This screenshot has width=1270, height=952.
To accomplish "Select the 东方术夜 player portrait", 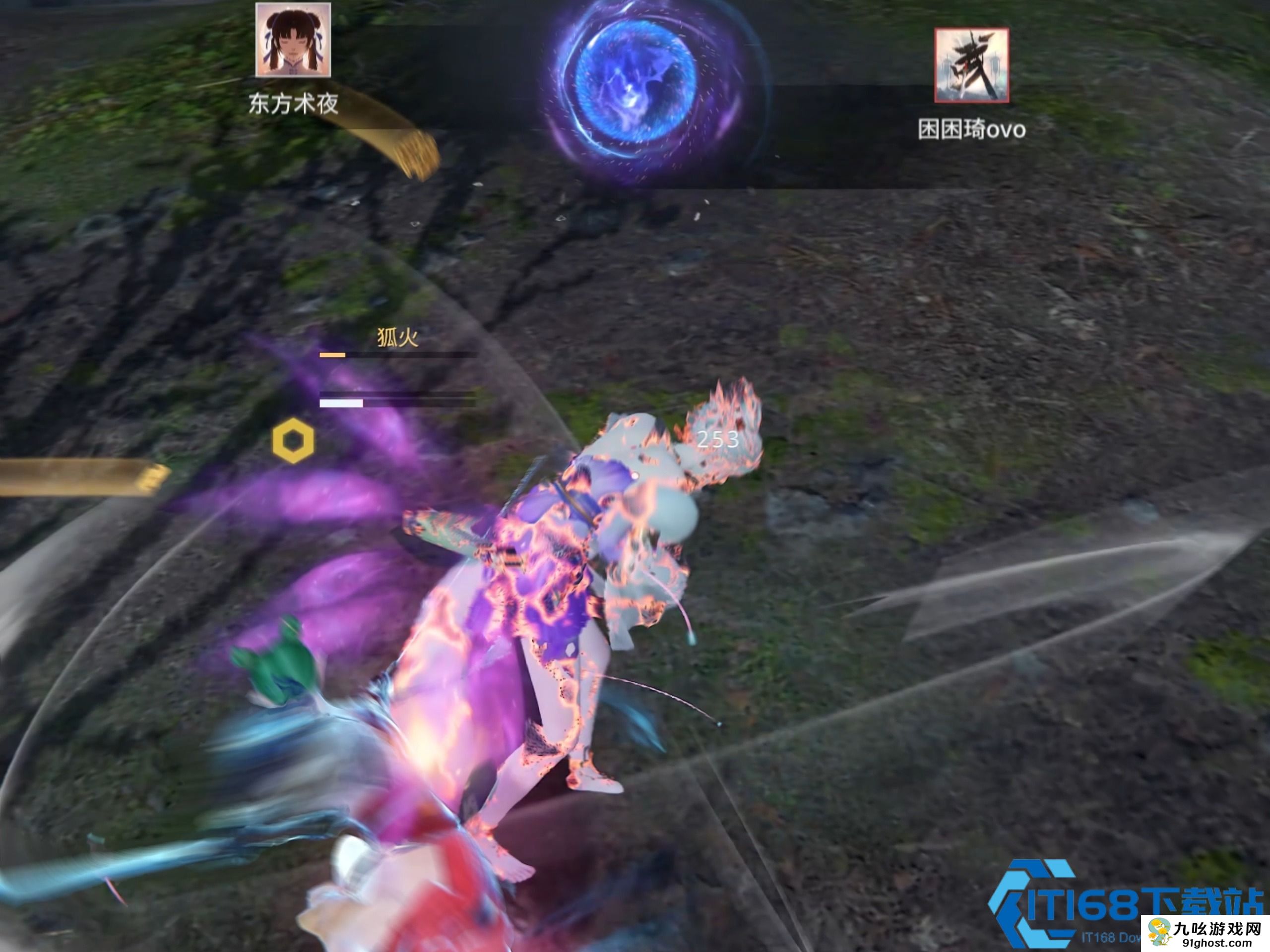I will [x=293, y=40].
